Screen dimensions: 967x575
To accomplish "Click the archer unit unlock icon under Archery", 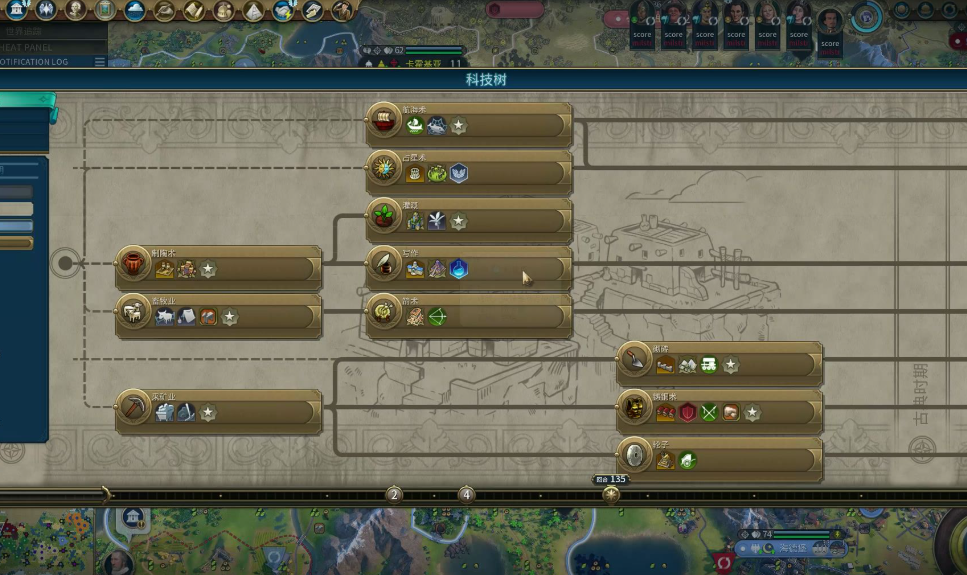I will point(437,317).
